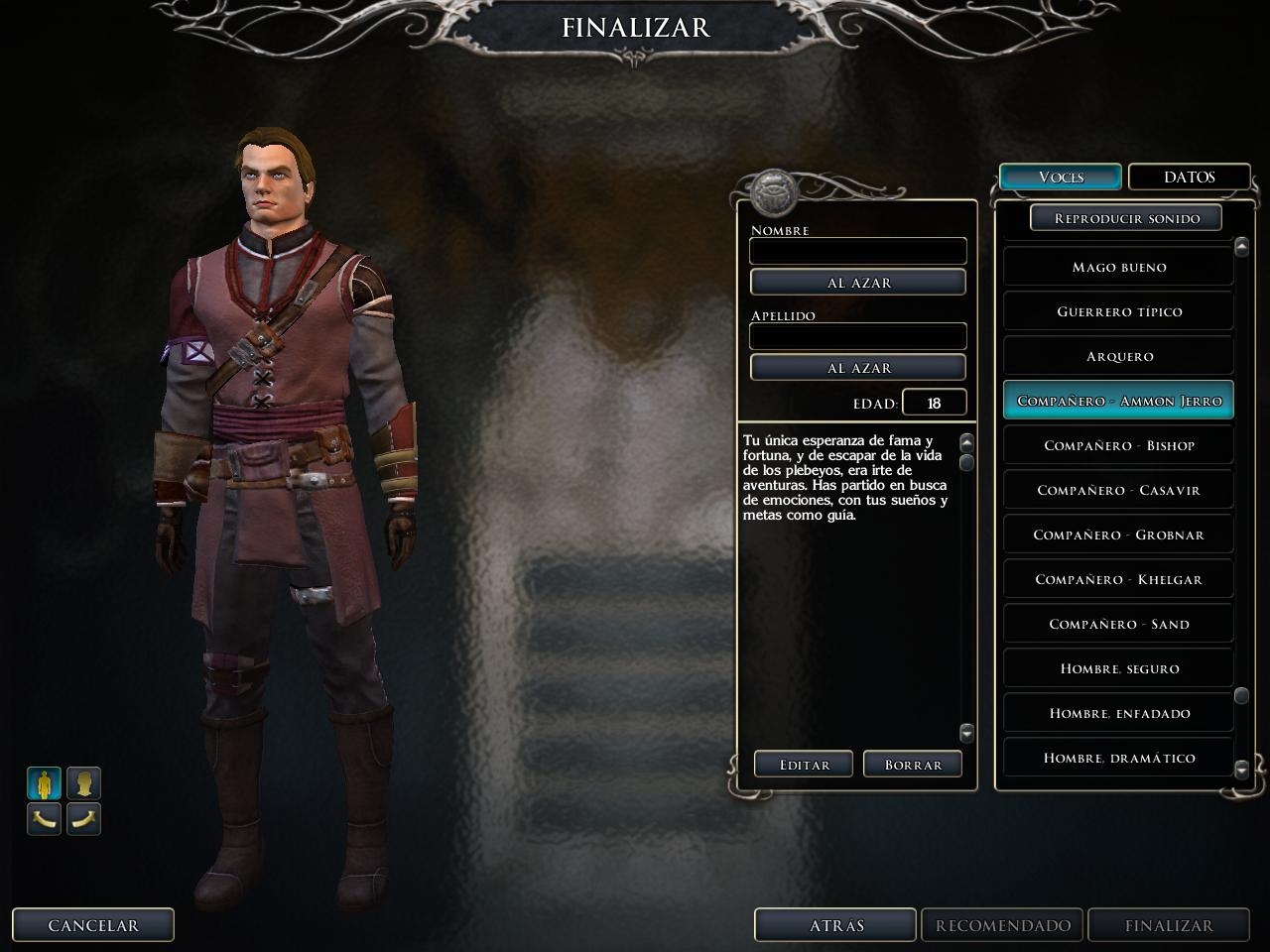1270x952 pixels.
Task: Click the Nombre text field
Action: tap(857, 251)
